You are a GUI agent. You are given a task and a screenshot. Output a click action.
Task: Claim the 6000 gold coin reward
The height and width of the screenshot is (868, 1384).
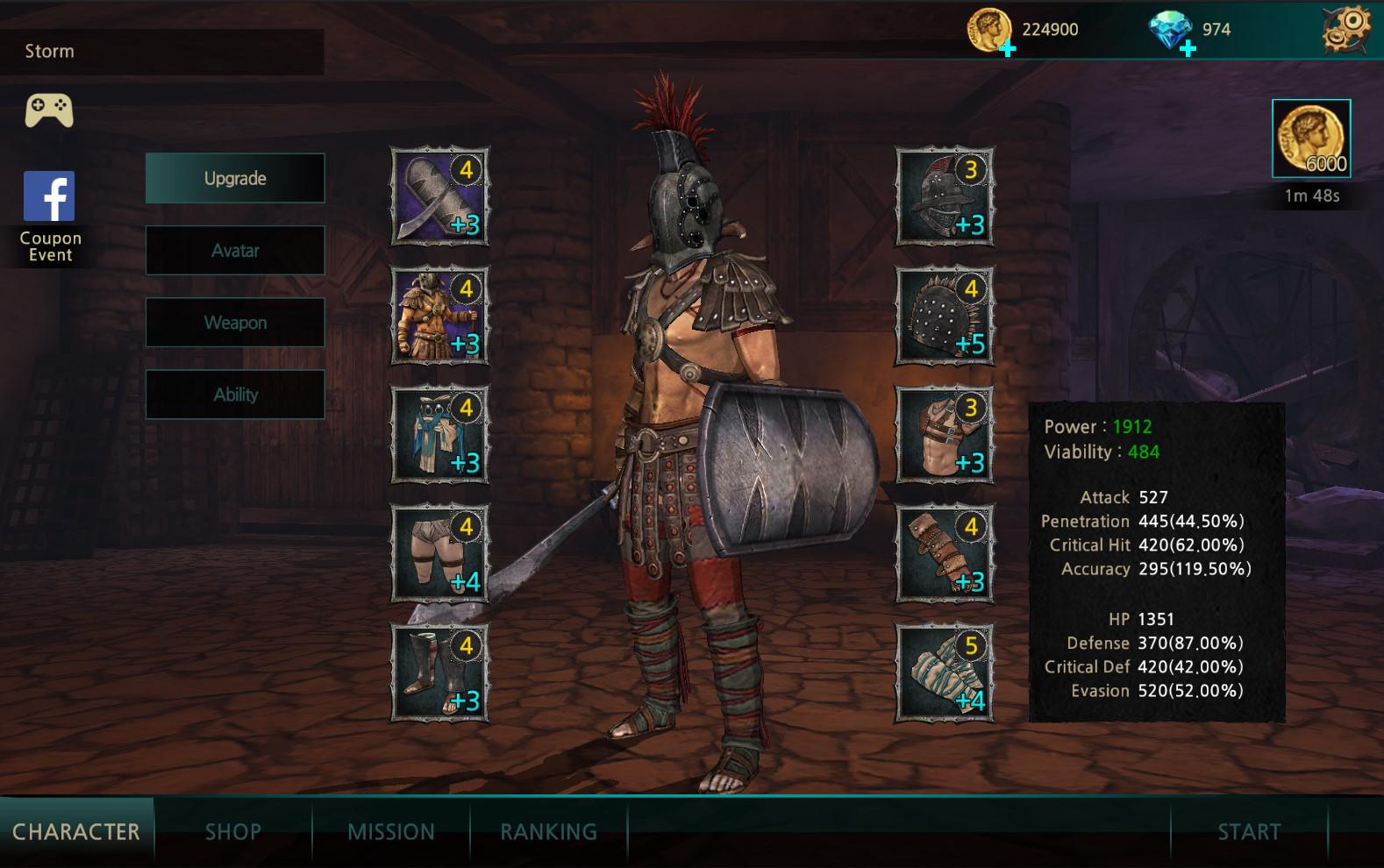pos(1311,139)
